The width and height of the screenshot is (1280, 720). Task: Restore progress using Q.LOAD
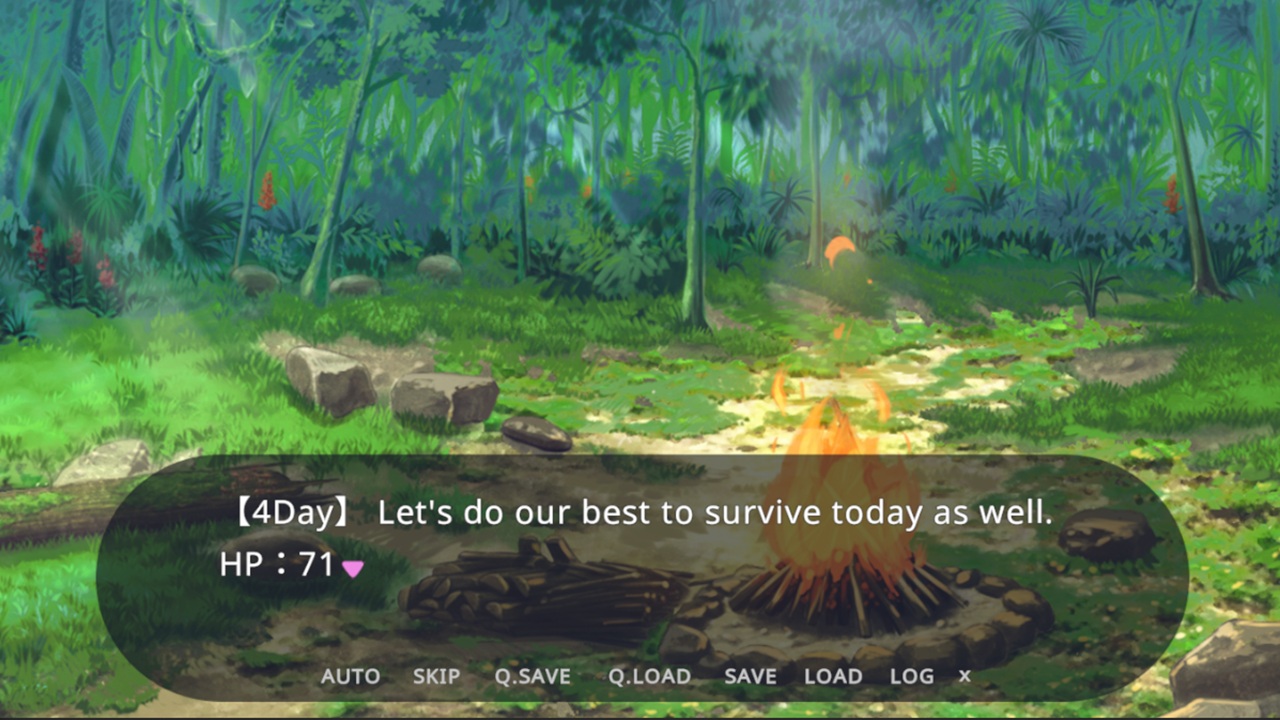(x=649, y=676)
